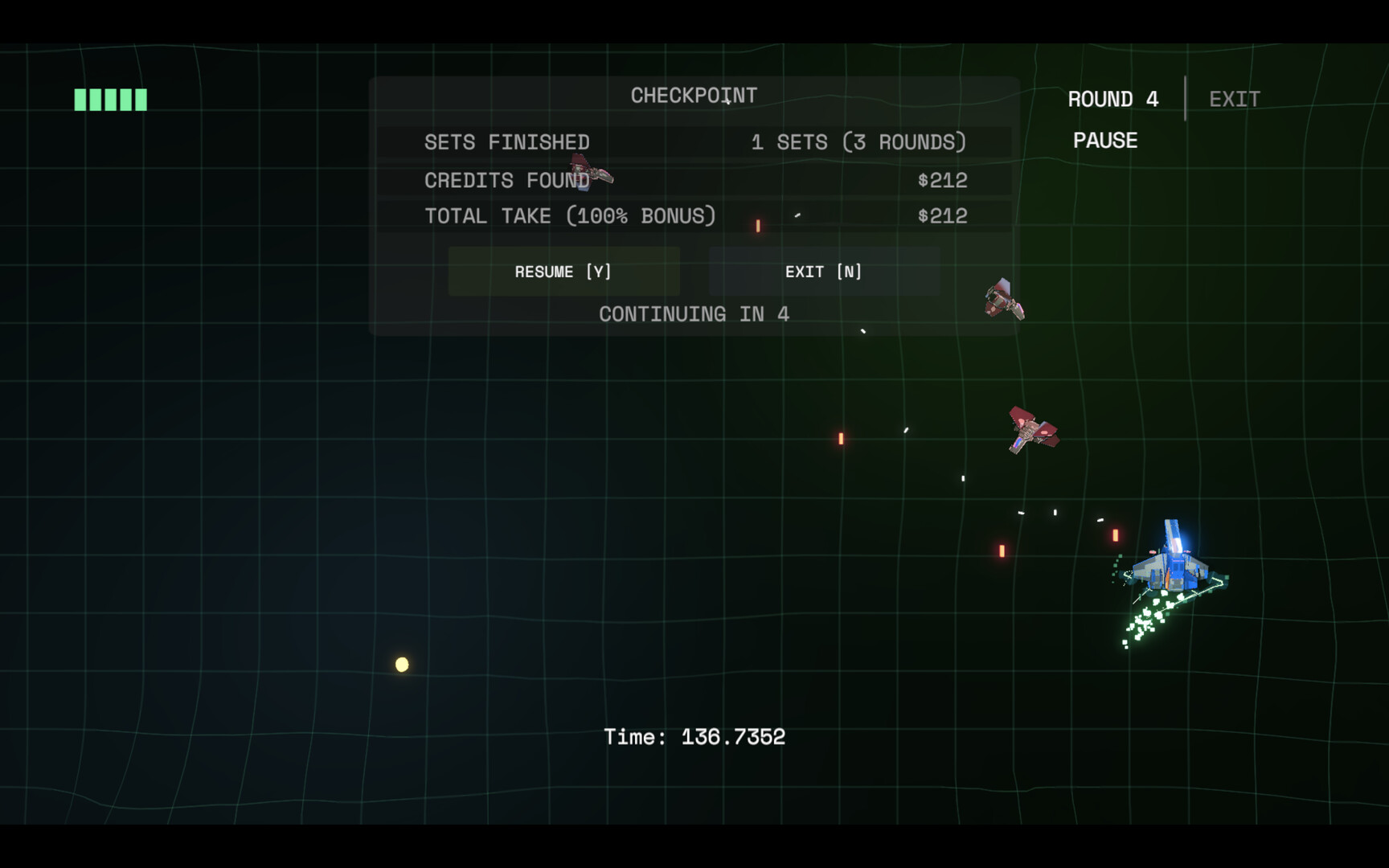This screenshot has width=1389, height=868.
Task: Click the first green health bar segment
Action: [80, 99]
